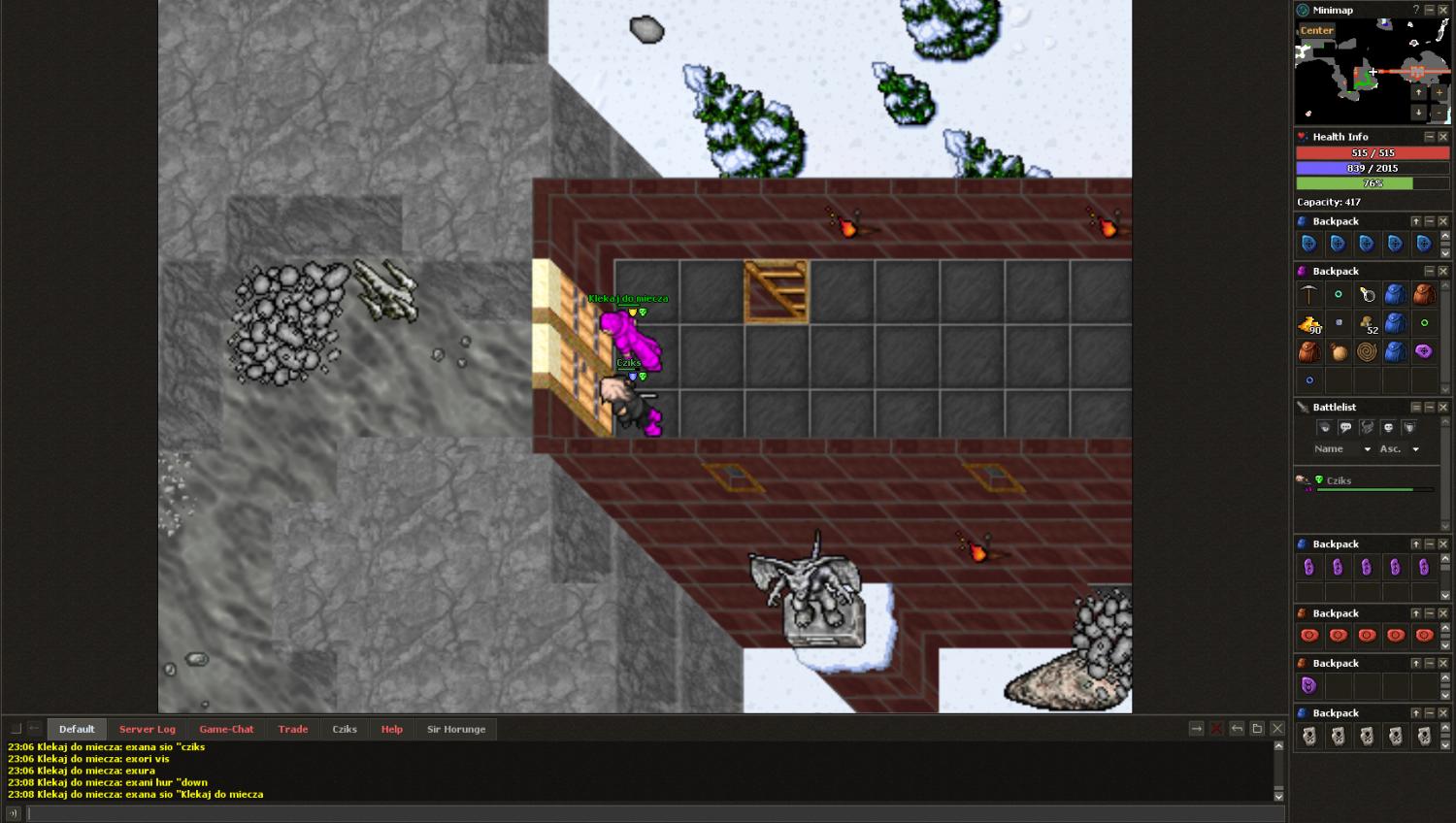
Task: Select the gold coins stack of 90
Action: (1309, 323)
